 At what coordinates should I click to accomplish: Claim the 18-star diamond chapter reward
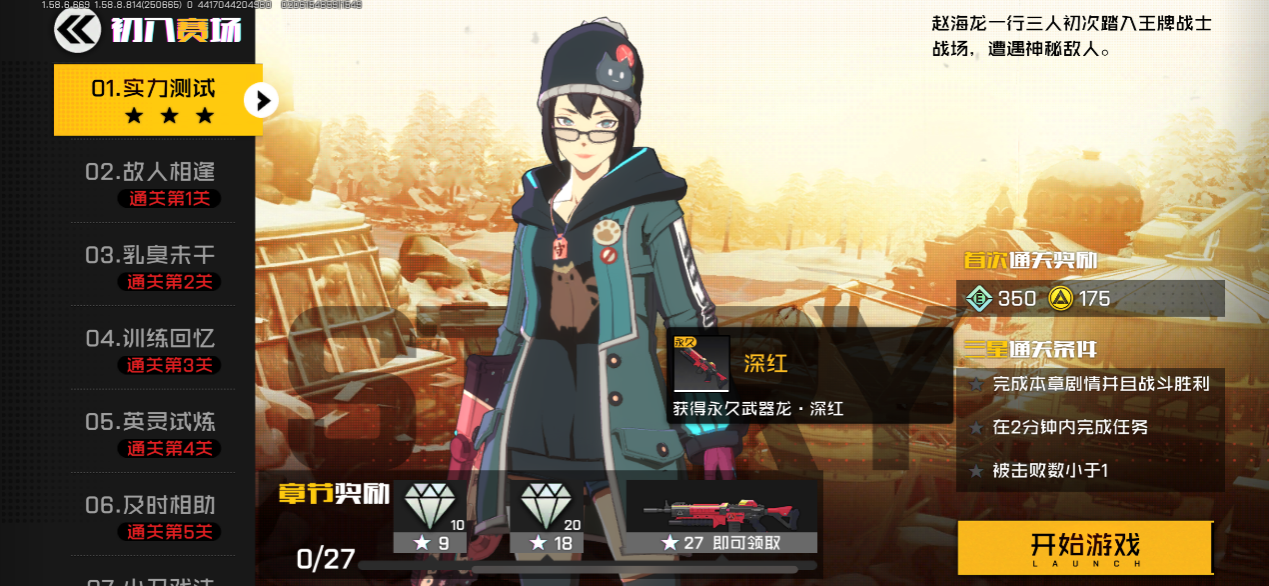(546, 516)
